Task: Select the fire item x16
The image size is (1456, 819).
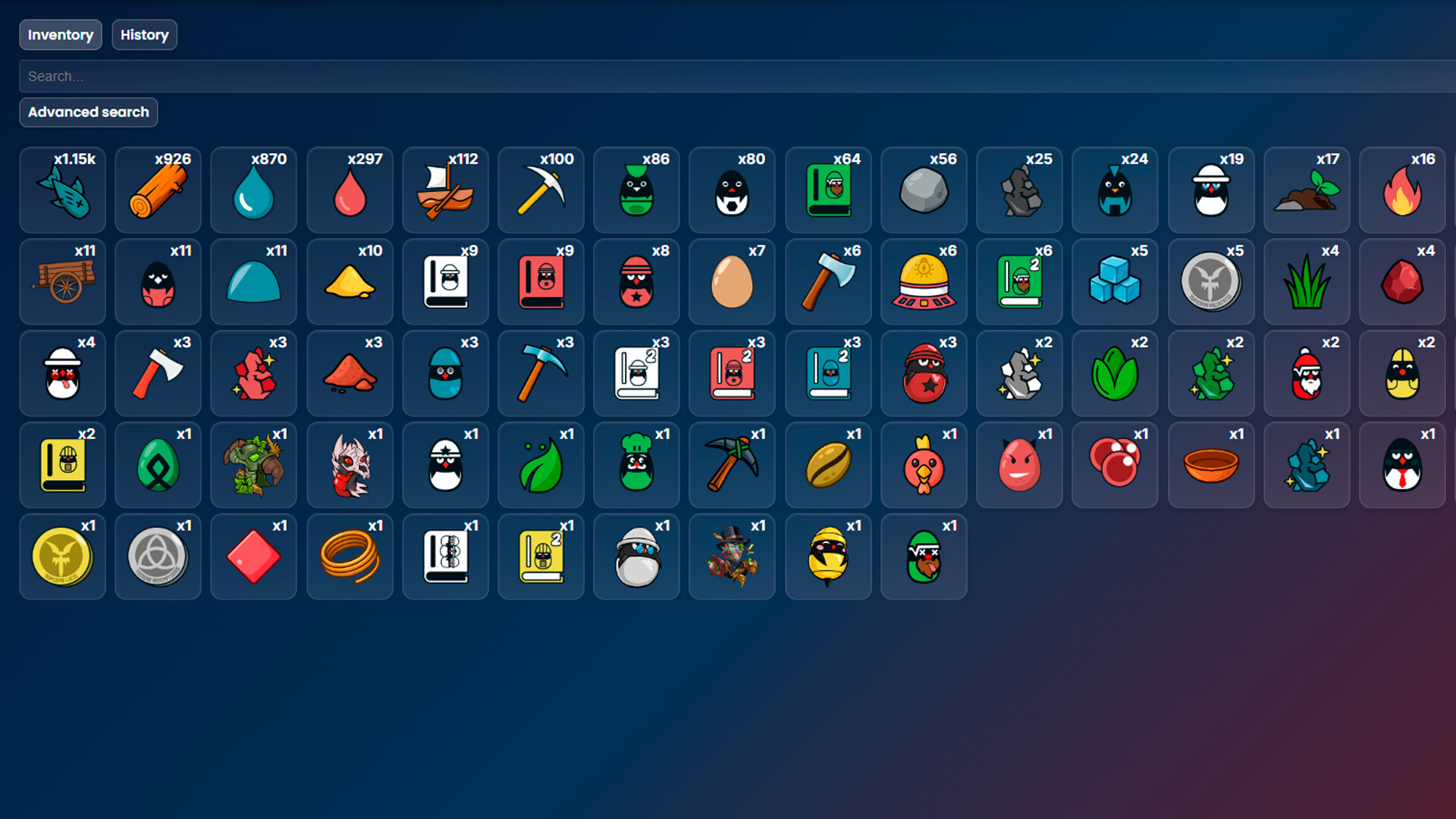Action: pos(1402,190)
